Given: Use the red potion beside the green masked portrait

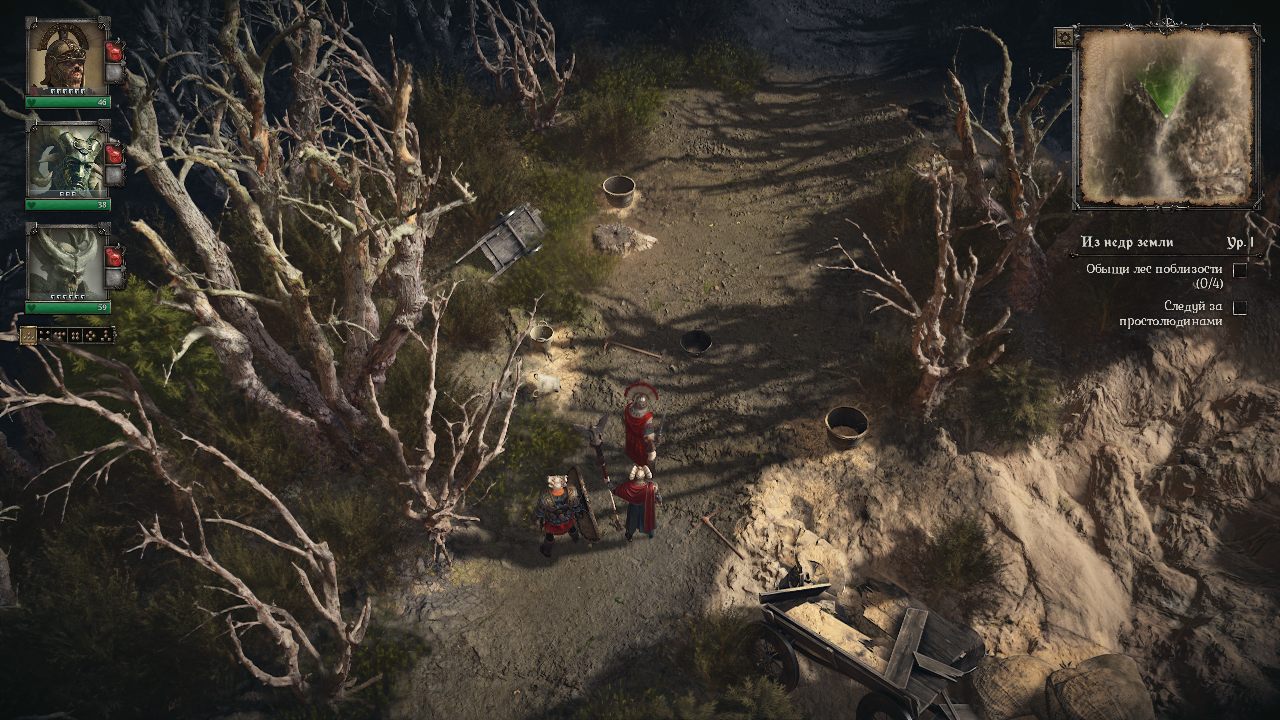Looking at the screenshot, I should (x=114, y=154).
